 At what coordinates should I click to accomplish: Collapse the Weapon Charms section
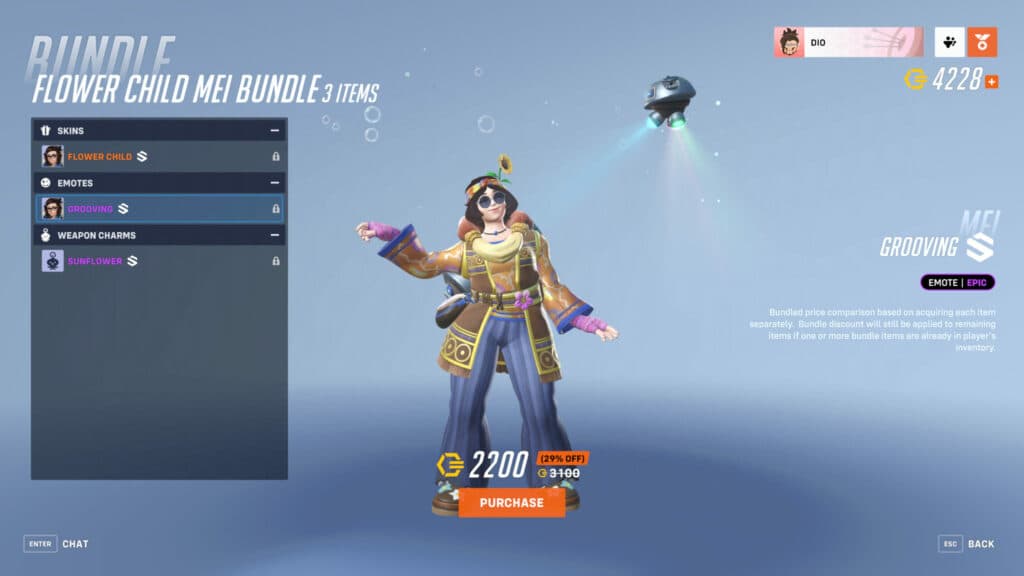(274, 235)
